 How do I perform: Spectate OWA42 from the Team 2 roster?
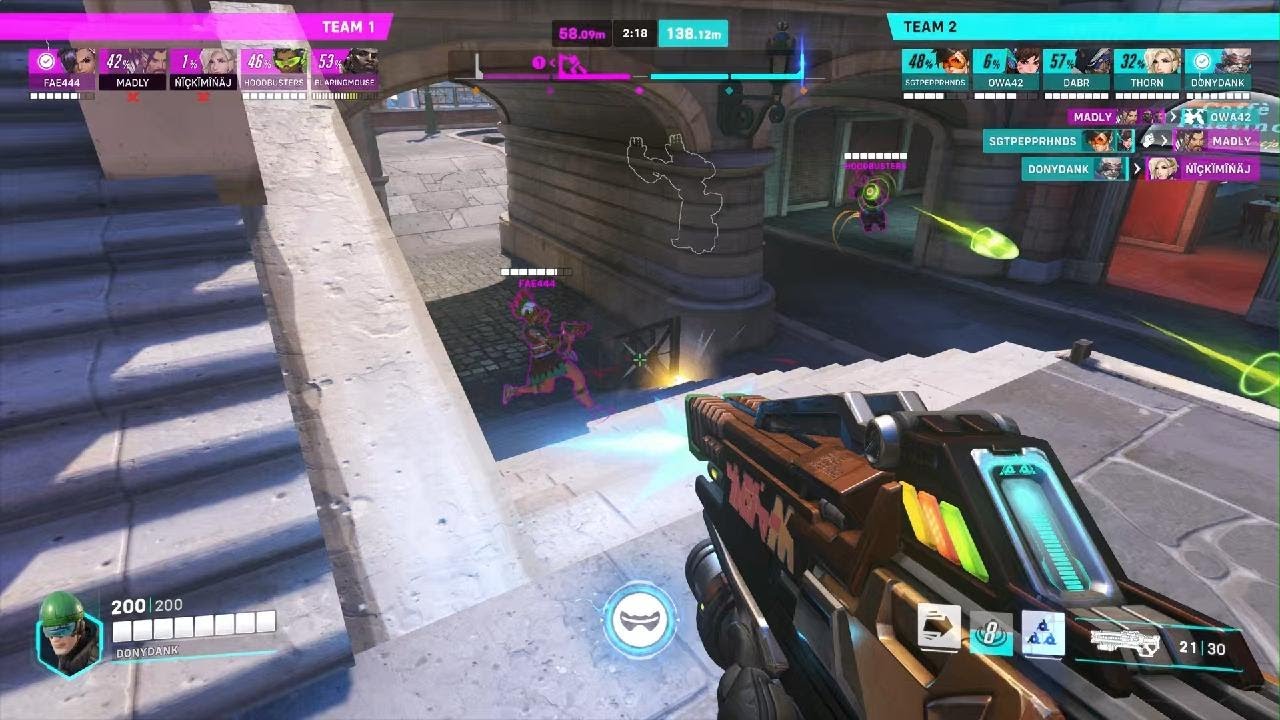tap(1006, 69)
